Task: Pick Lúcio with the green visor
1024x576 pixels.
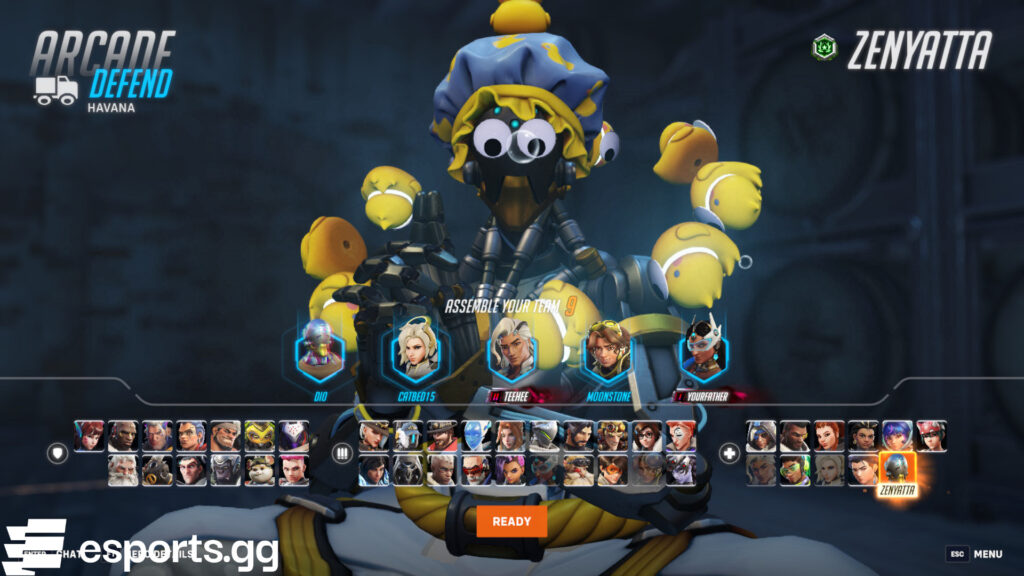Action: click(x=794, y=470)
